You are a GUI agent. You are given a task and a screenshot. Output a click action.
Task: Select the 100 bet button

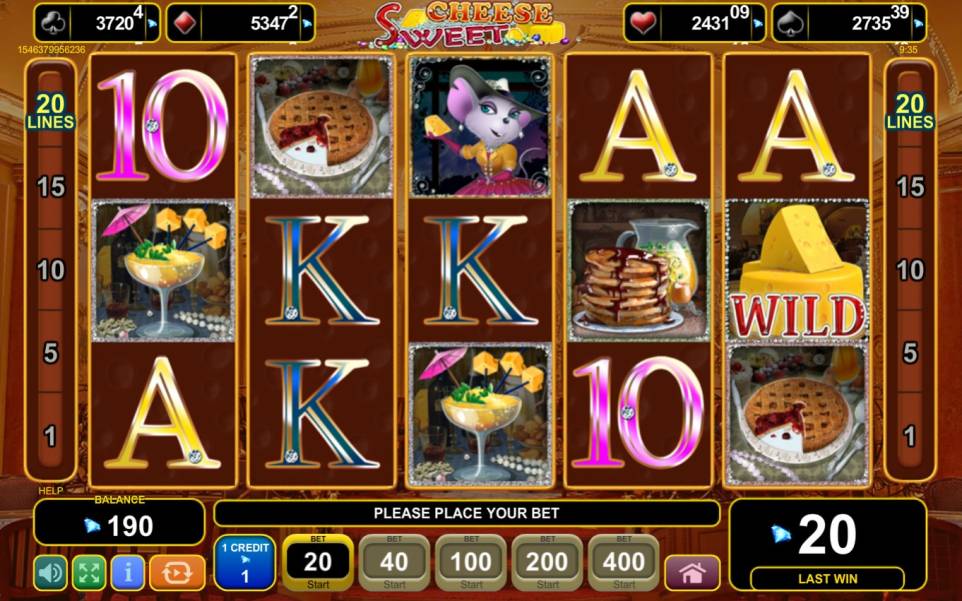tap(471, 563)
